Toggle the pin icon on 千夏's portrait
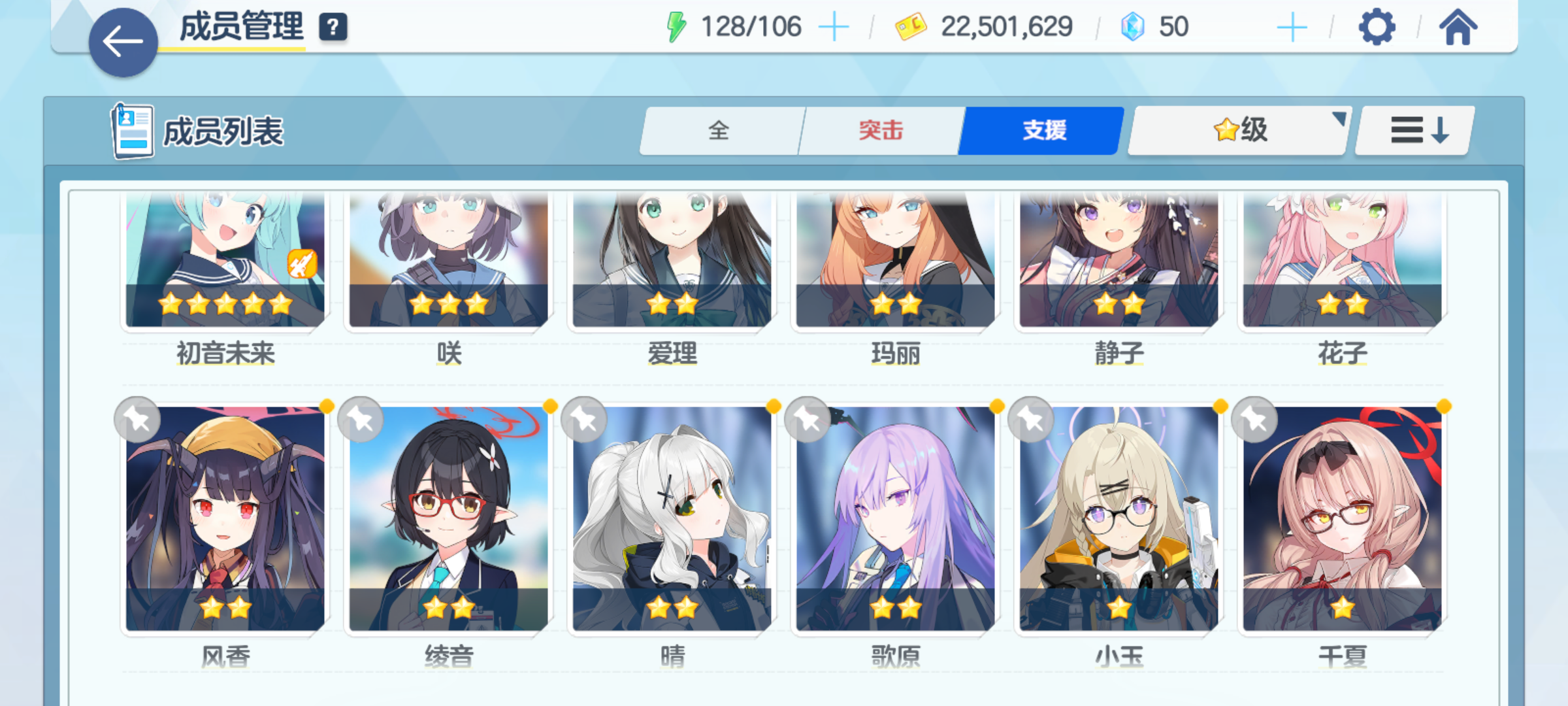The width and height of the screenshot is (1568, 706). point(1254,419)
